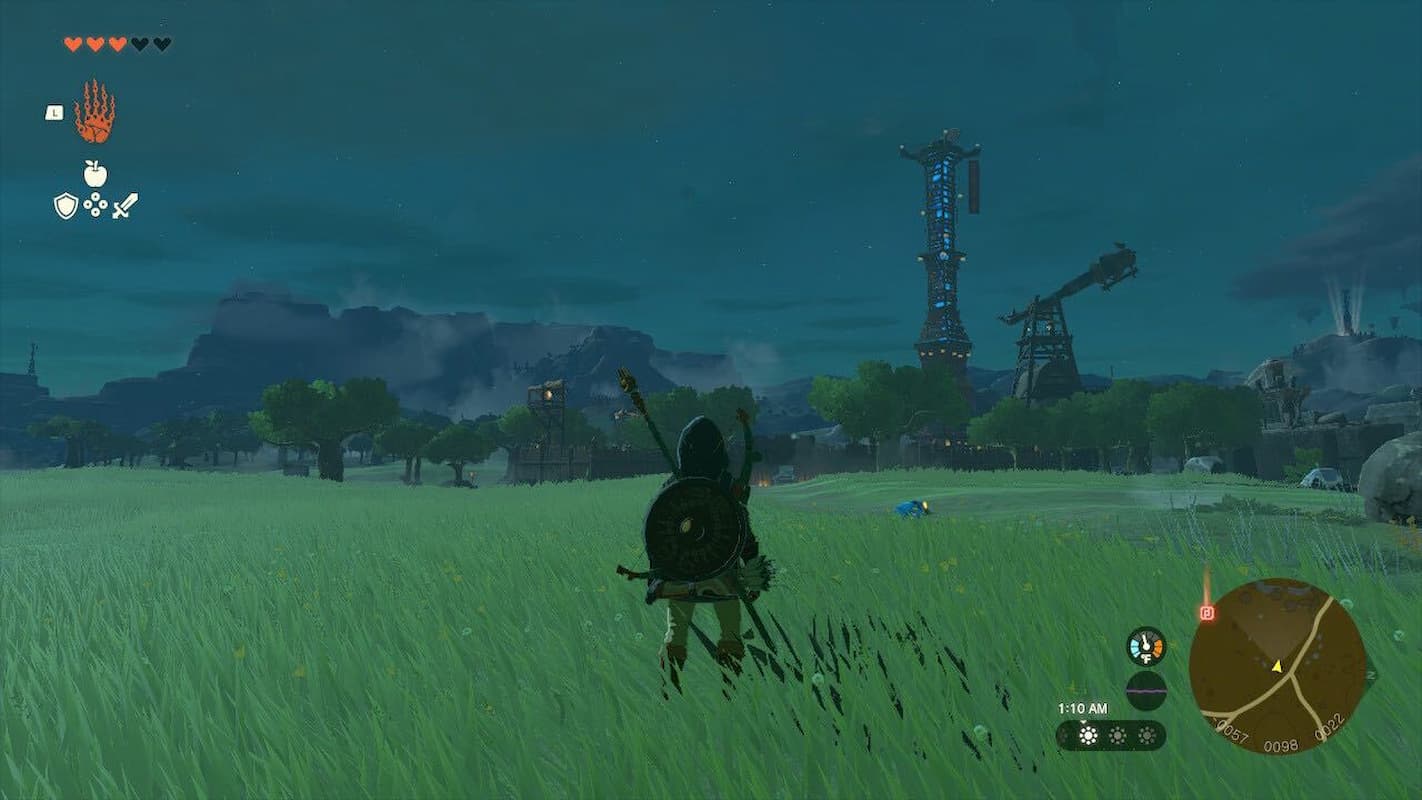
Task: Open the temperature gauge dial
Action: point(1146,646)
